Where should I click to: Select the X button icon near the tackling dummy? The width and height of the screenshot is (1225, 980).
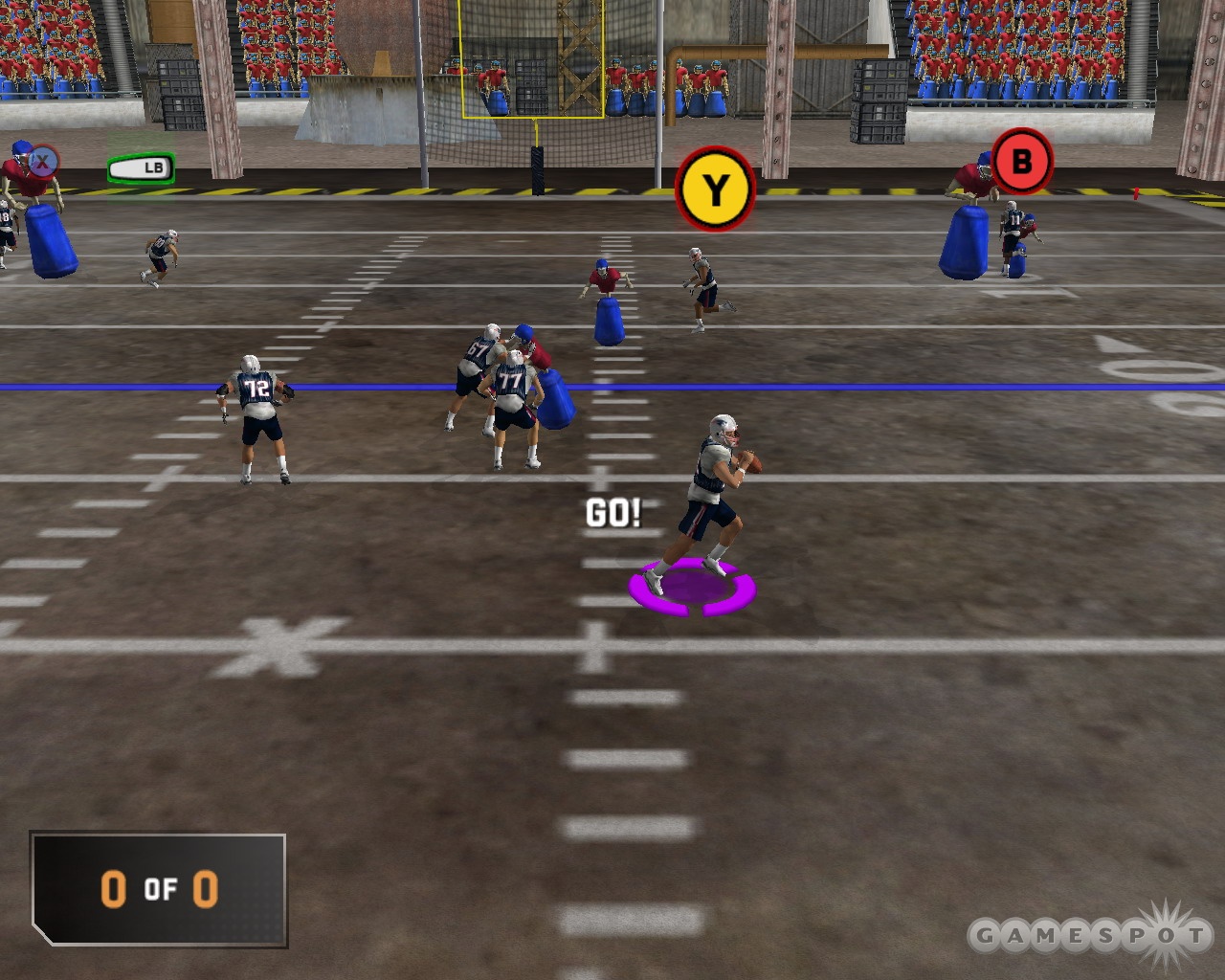42,161
